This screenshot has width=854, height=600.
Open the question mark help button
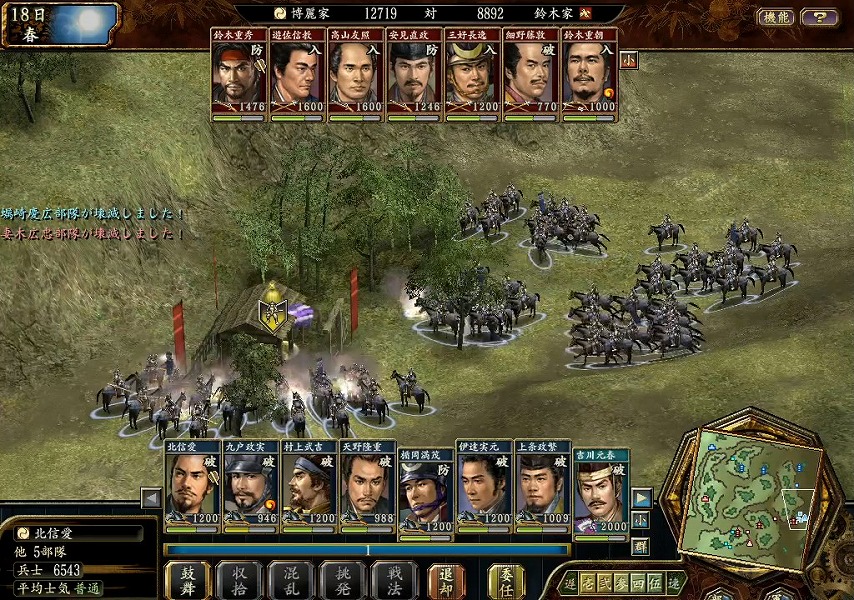[820, 17]
